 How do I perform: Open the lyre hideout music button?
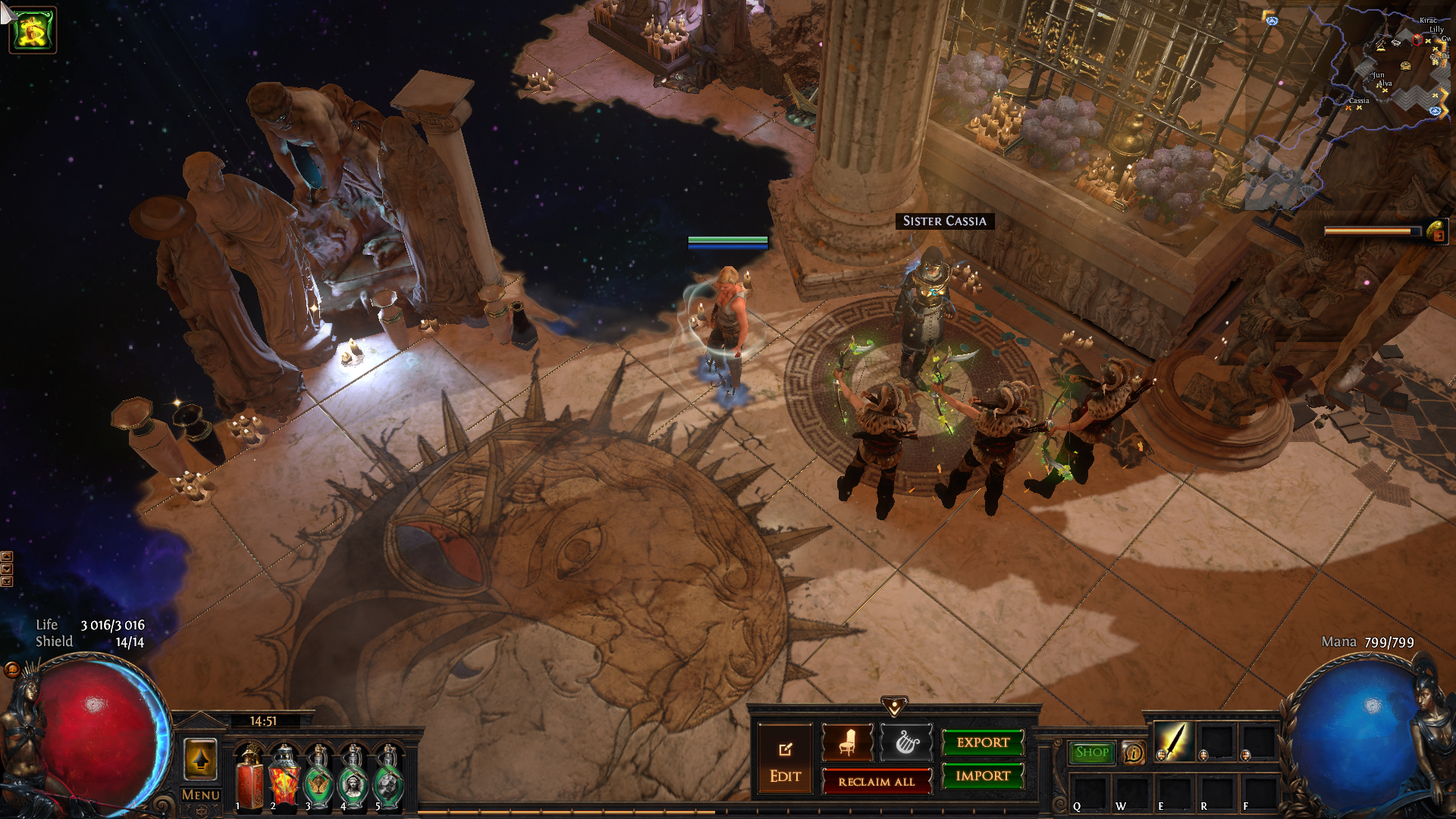906,742
